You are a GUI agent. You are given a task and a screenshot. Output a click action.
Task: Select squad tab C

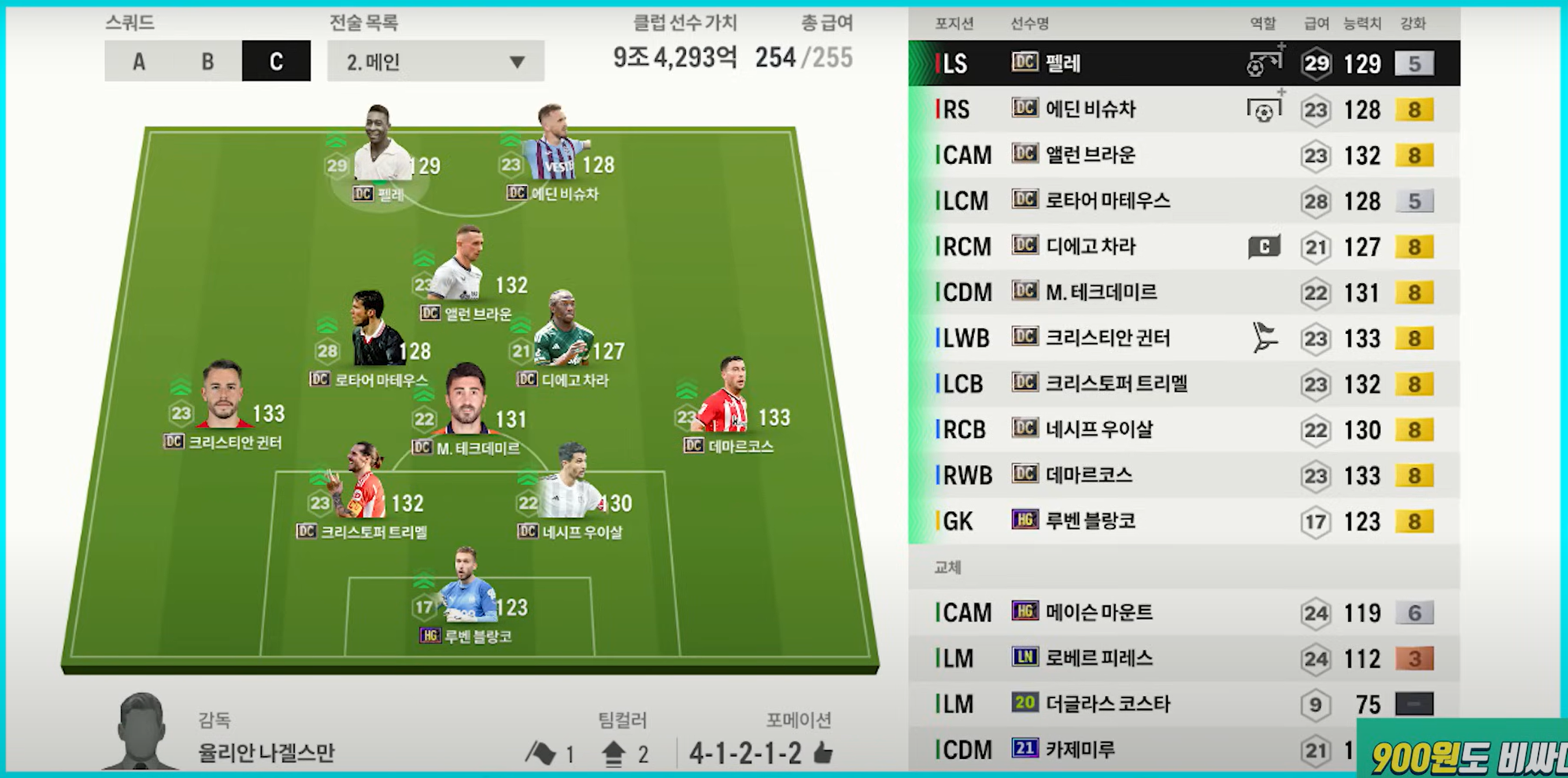pos(276,61)
